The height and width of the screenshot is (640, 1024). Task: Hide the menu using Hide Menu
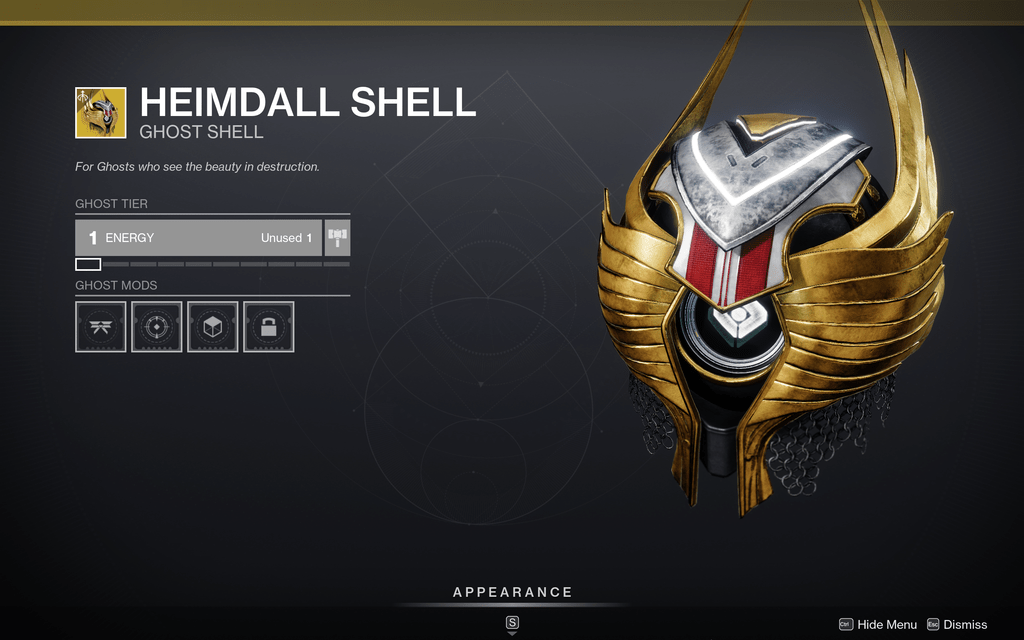pyautogui.click(x=877, y=624)
